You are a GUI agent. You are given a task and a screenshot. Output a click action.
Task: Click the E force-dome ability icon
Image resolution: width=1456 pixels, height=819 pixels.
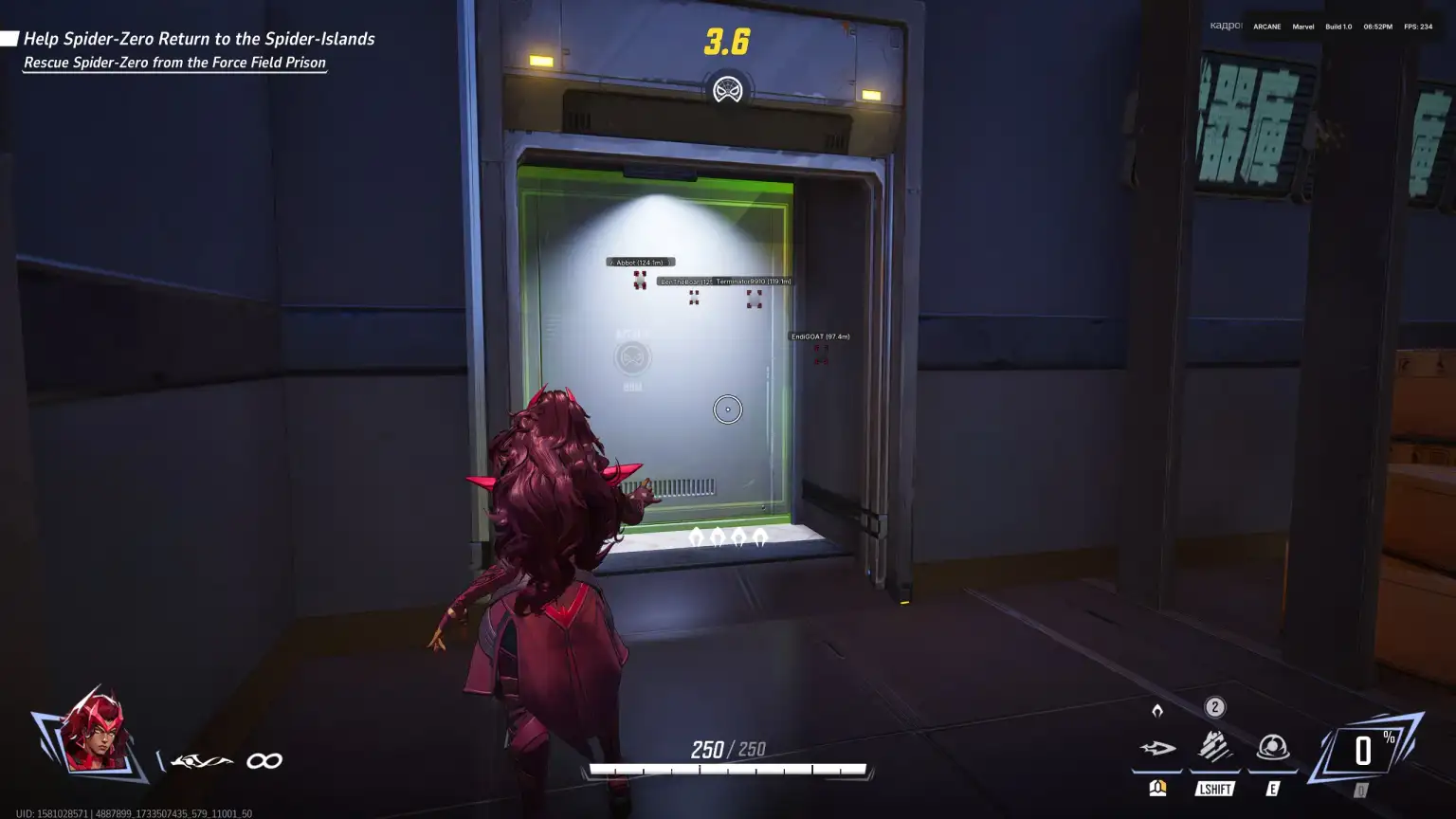1272,749
